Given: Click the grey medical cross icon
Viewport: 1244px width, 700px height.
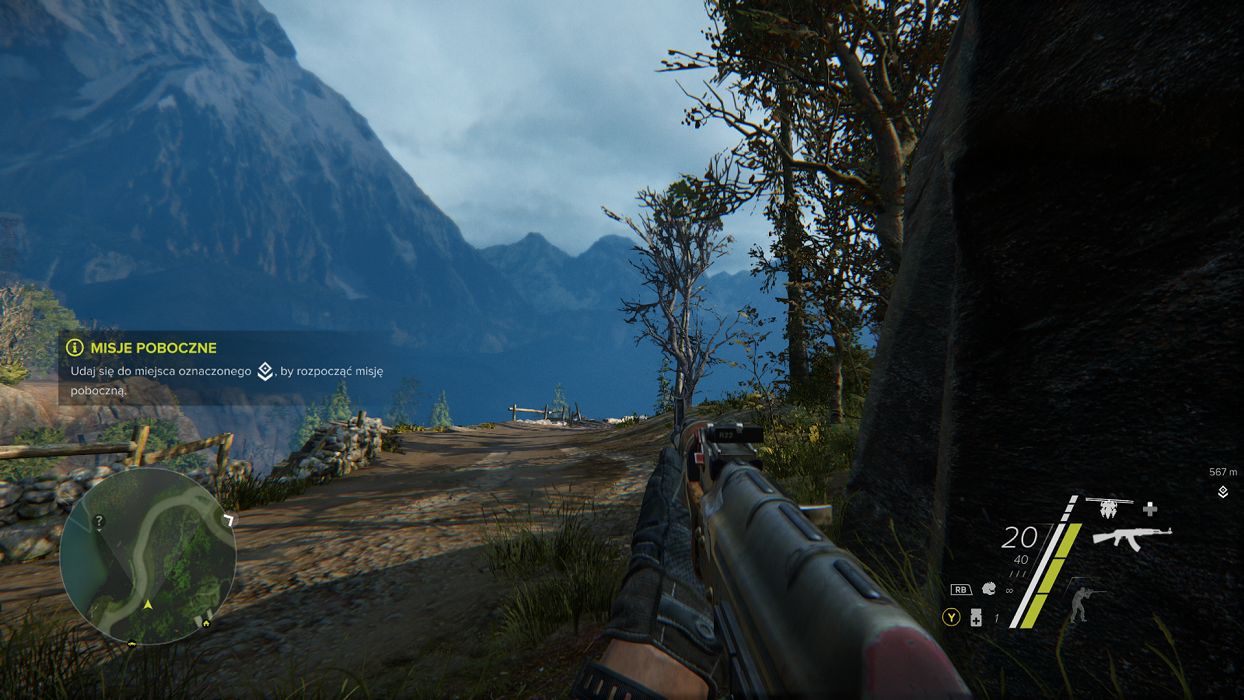Looking at the screenshot, I should coord(1150,508).
